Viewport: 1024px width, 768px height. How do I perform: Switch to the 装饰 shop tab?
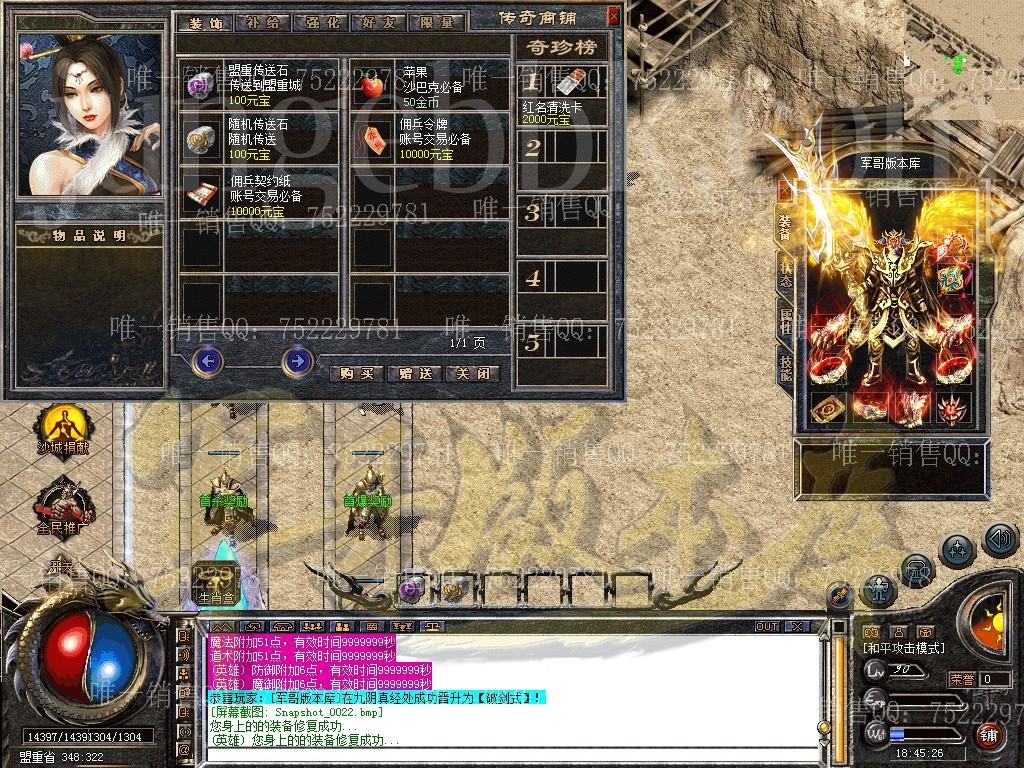pos(204,21)
